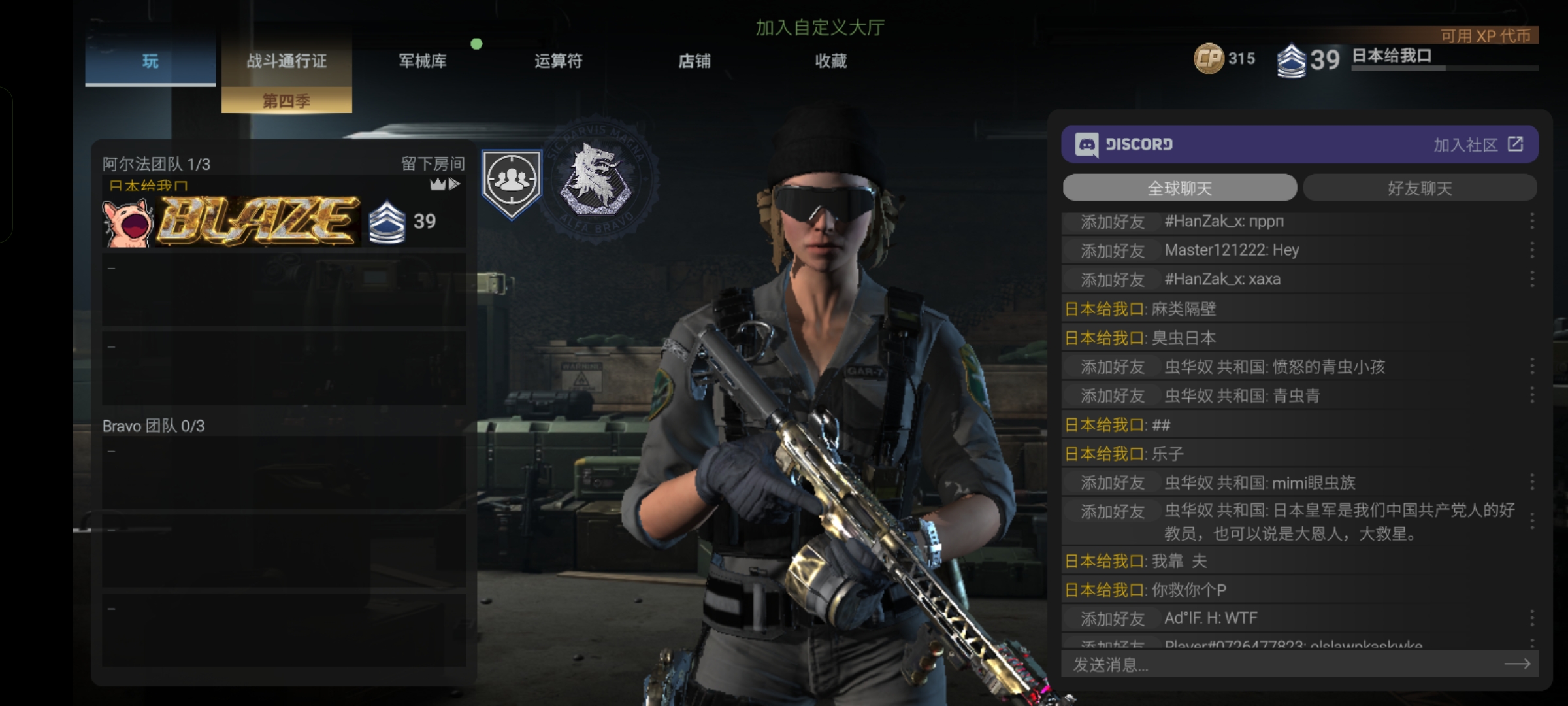Image resolution: width=1568 pixels, height=706 pixels.
Task: Open options menu for Master121222's message
Action: click(1531, 250)
